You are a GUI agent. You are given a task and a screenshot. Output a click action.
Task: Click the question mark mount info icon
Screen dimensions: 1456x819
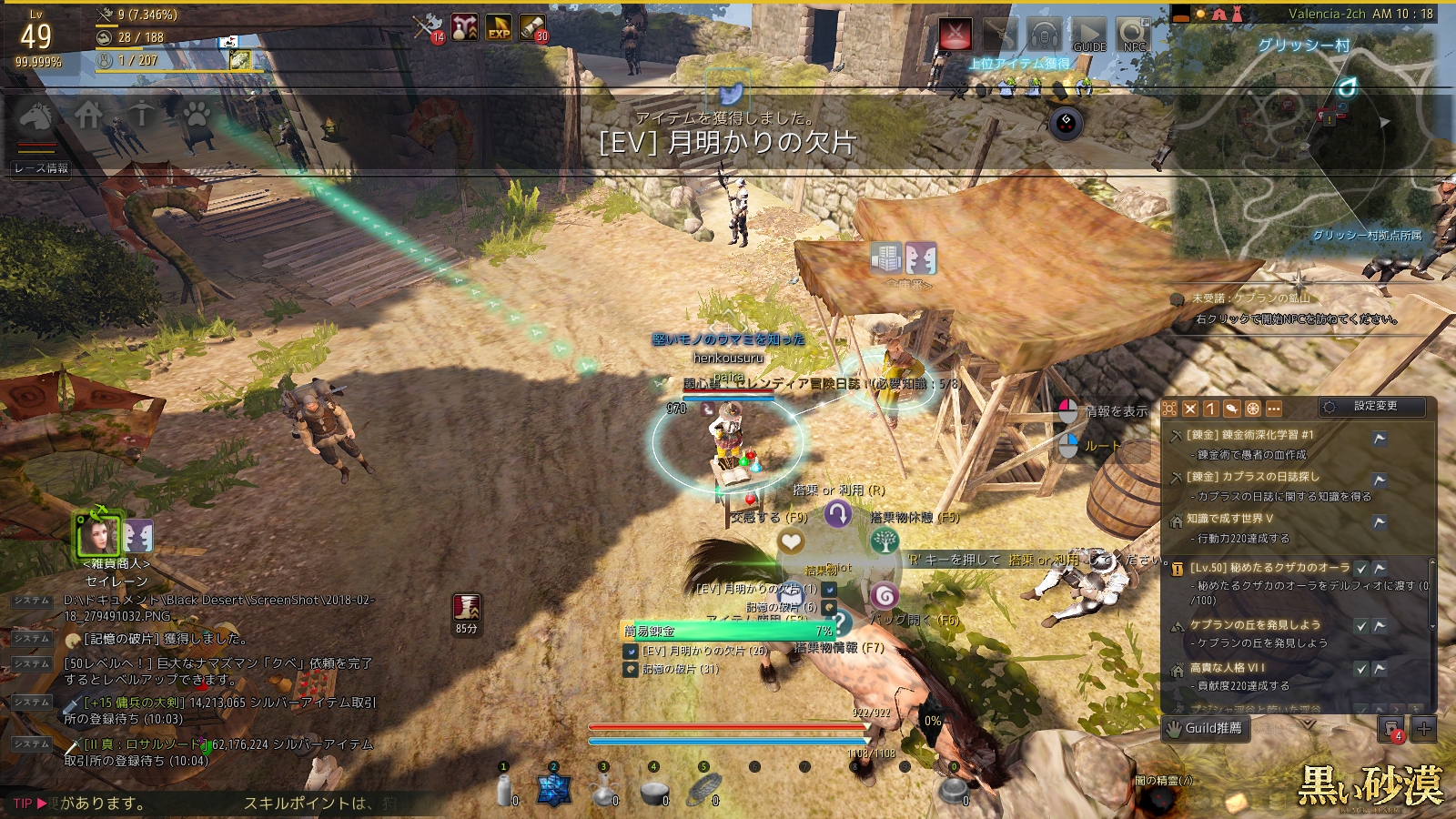pyautogui.click(x=839, y=623)
